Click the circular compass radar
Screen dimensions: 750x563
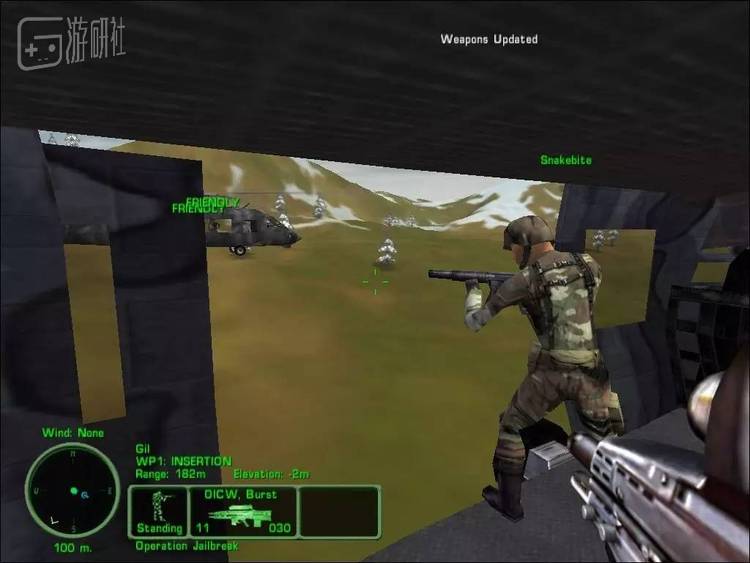pos(72,490)
